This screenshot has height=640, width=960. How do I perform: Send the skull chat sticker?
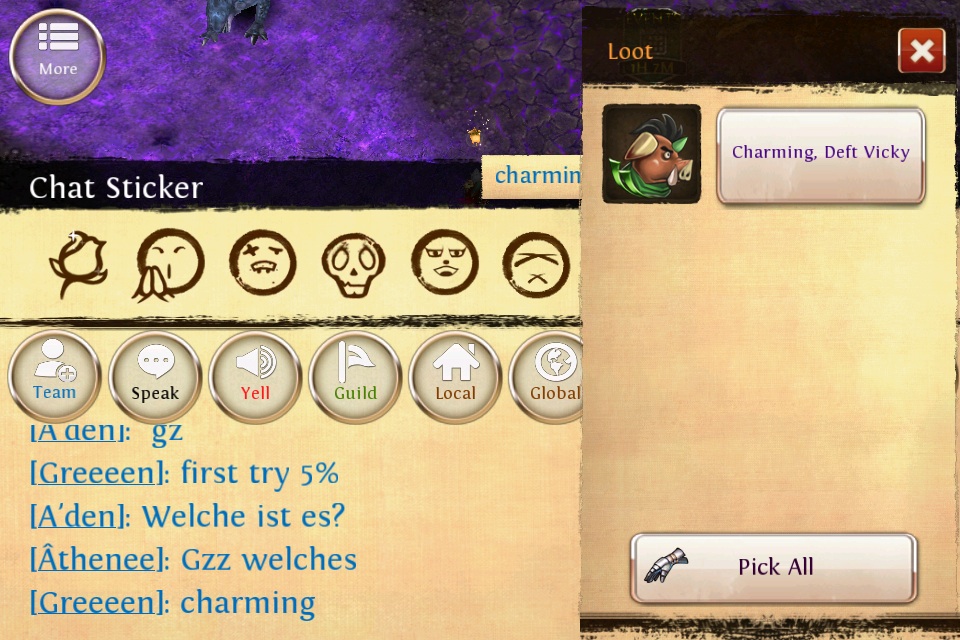(x=353, y=265)
